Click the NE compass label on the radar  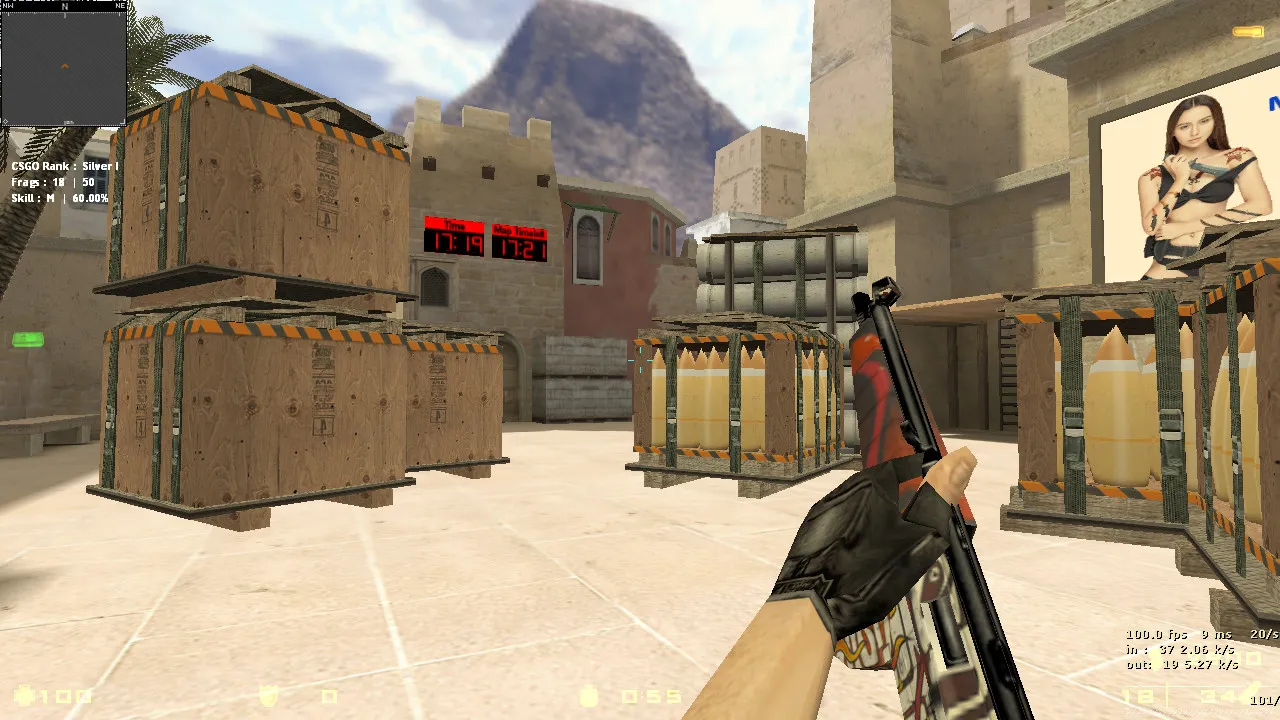[122, 5]
